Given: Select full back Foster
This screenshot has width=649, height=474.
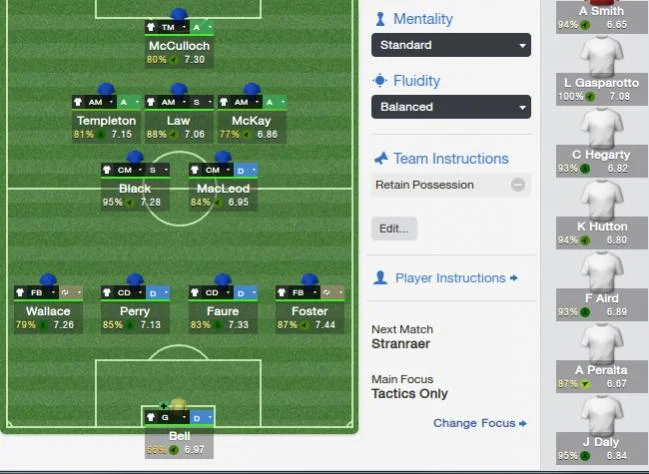Looking at the screenshot, I should (310, 311).
